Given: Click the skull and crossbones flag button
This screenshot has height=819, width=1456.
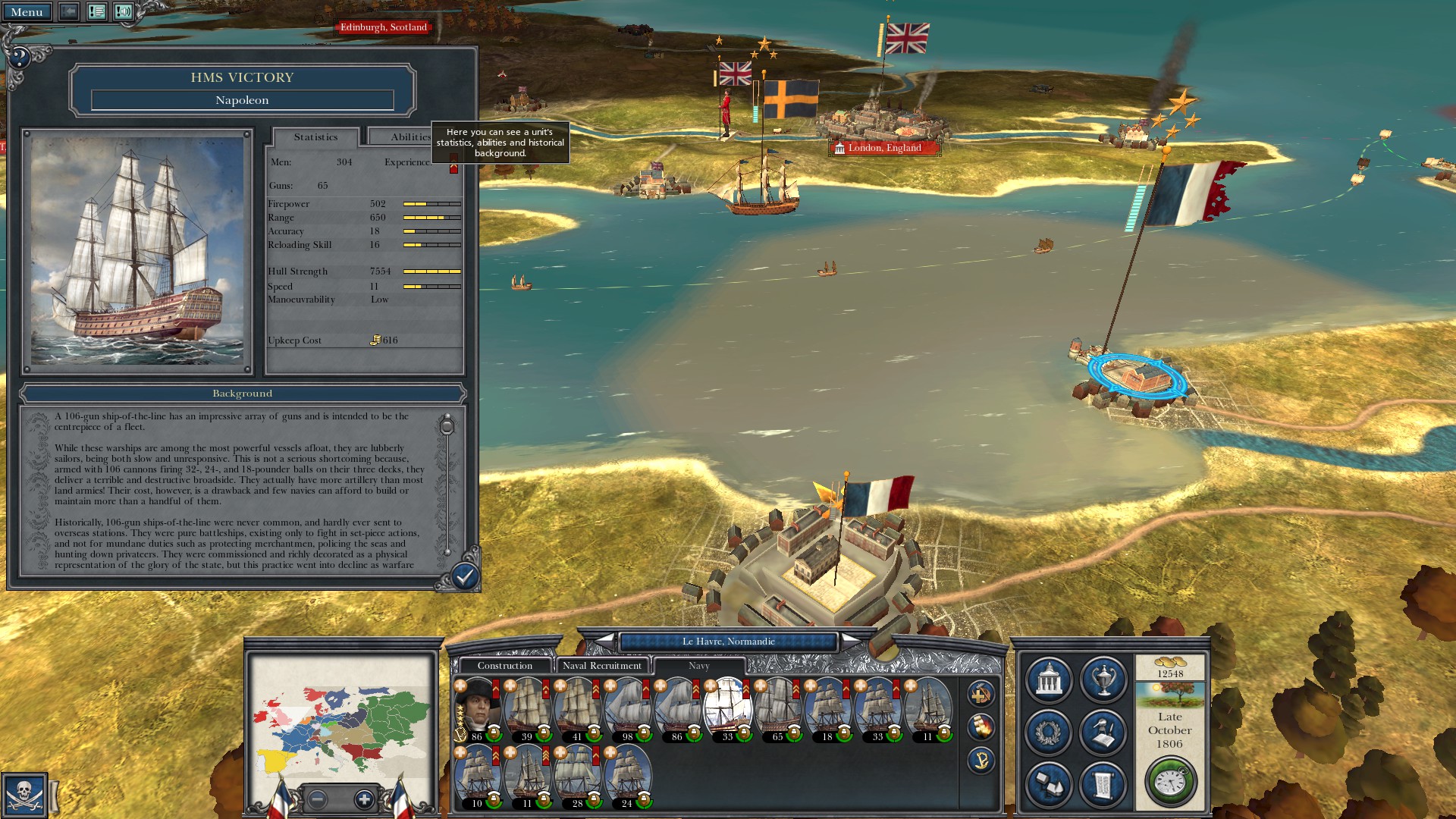Looking at the screenshot, I should point(24,795).
